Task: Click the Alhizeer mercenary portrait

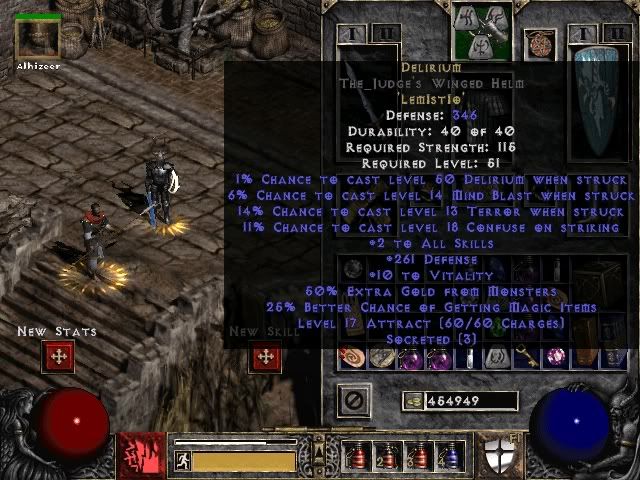Action: click(x=39, y=37)
